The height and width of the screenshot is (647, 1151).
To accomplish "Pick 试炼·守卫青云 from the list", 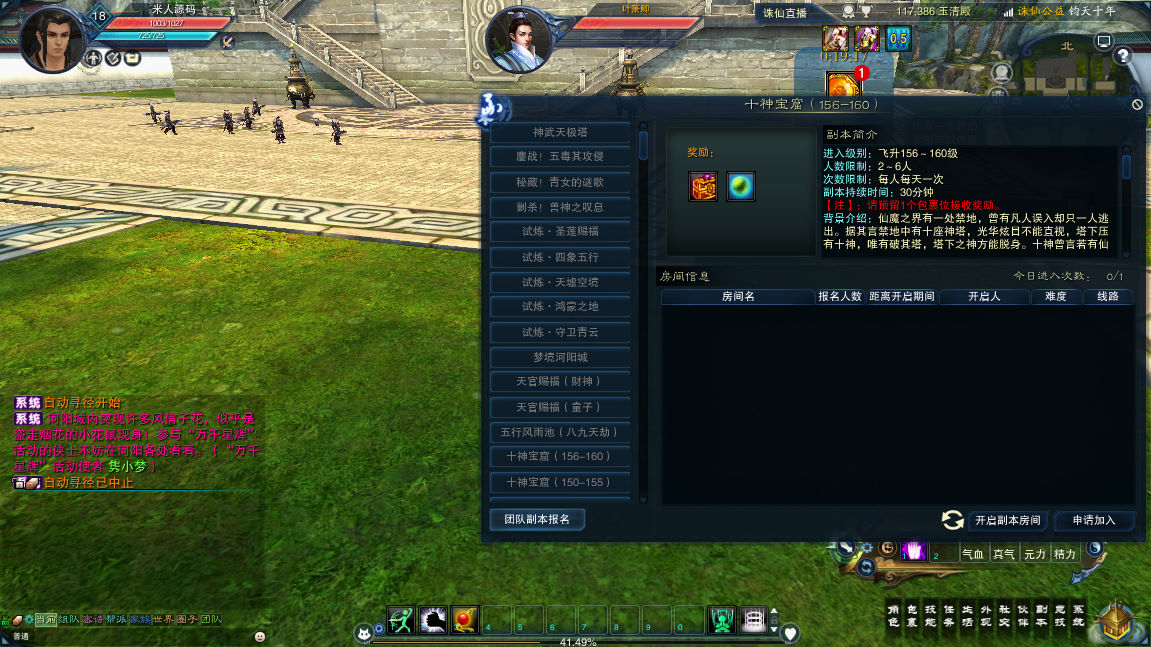I will (560, 332).
